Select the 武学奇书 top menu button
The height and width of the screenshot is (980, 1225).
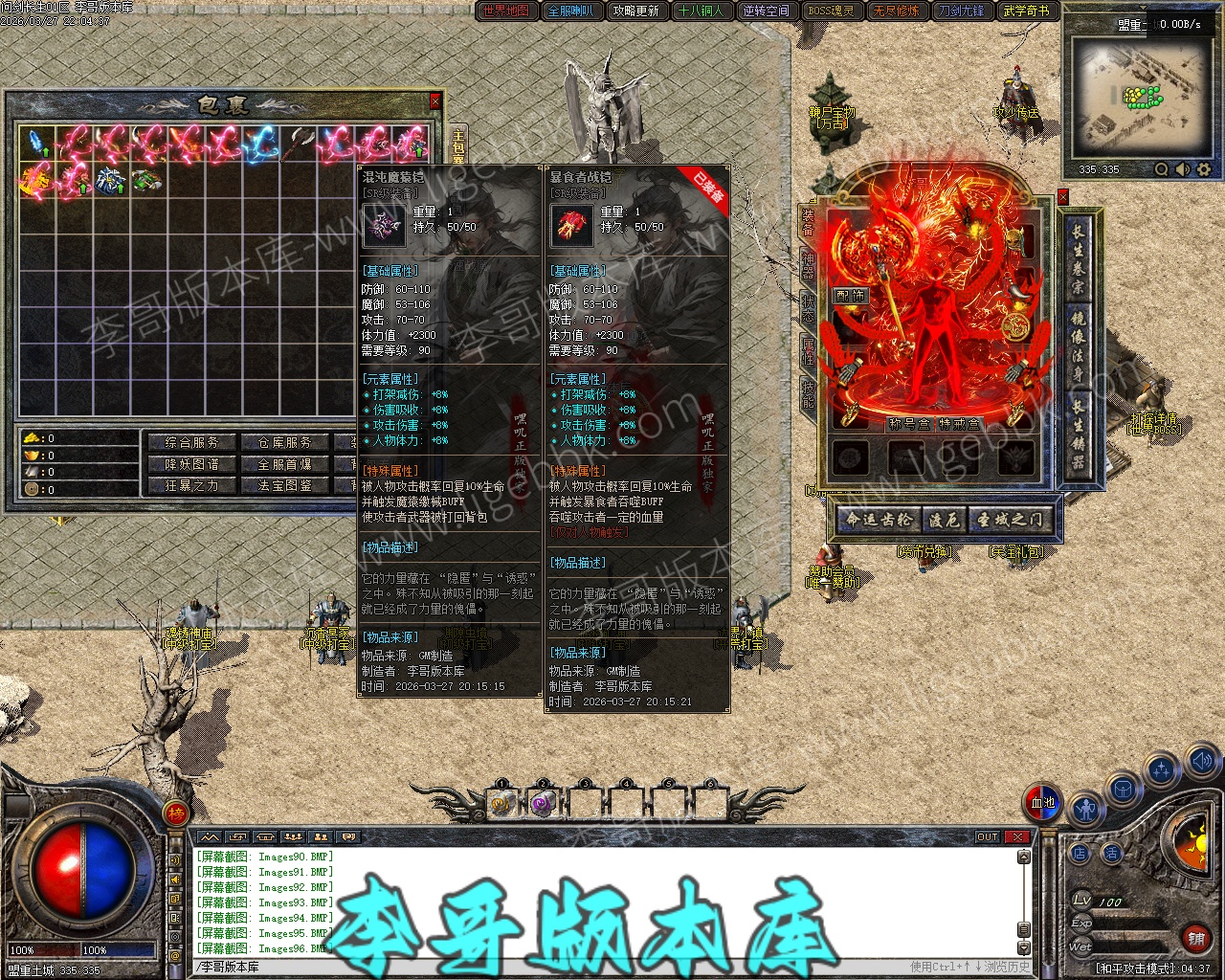(x=1026, y=11)
